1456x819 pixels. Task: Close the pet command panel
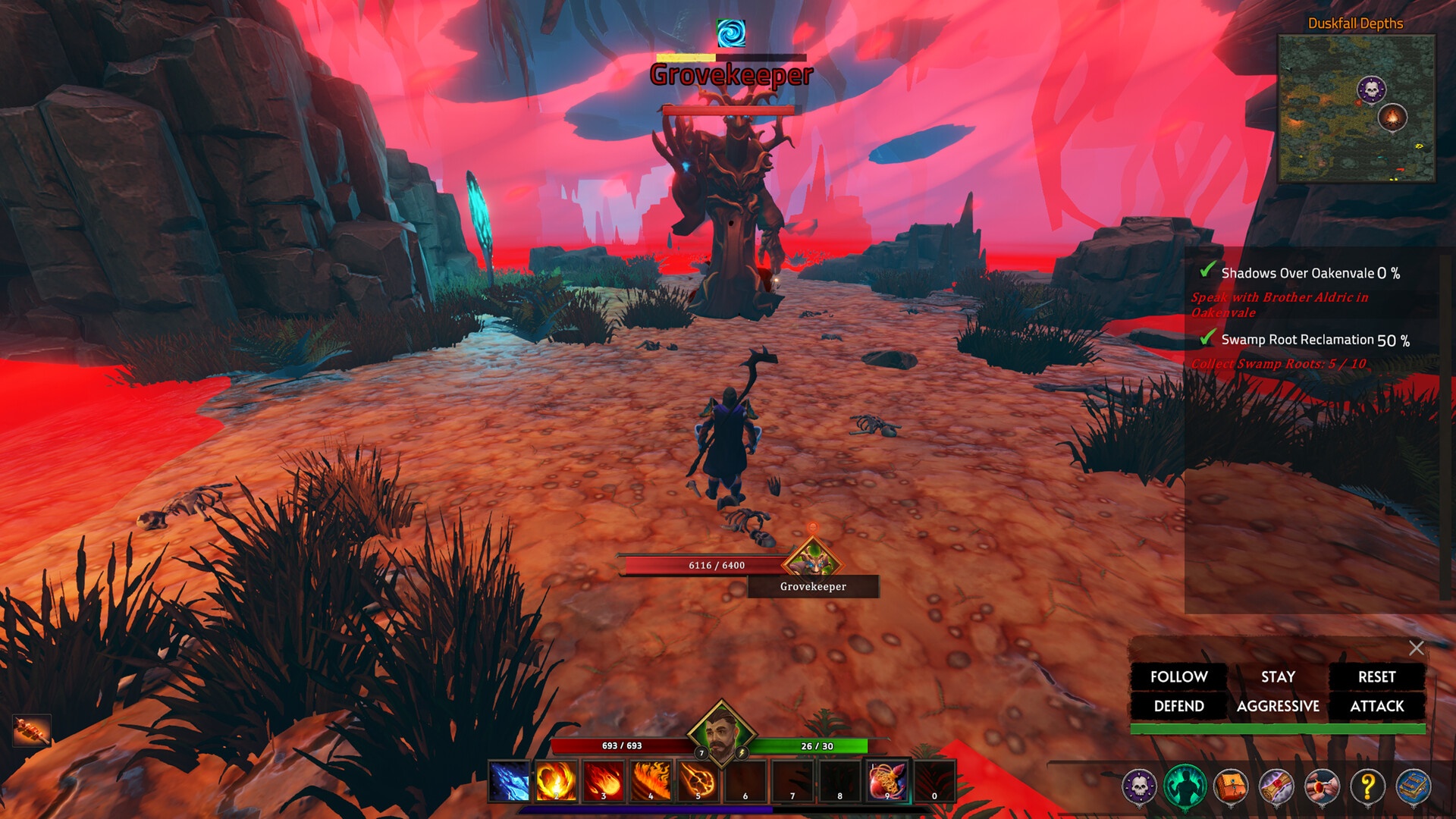[x=1416, y=648]
